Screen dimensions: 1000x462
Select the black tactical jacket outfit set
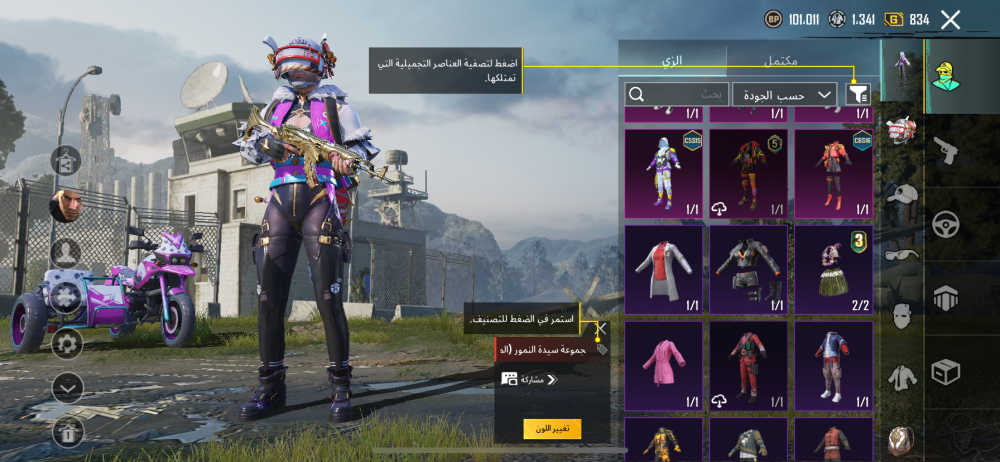pyautogui.click(x=749, y=269)
